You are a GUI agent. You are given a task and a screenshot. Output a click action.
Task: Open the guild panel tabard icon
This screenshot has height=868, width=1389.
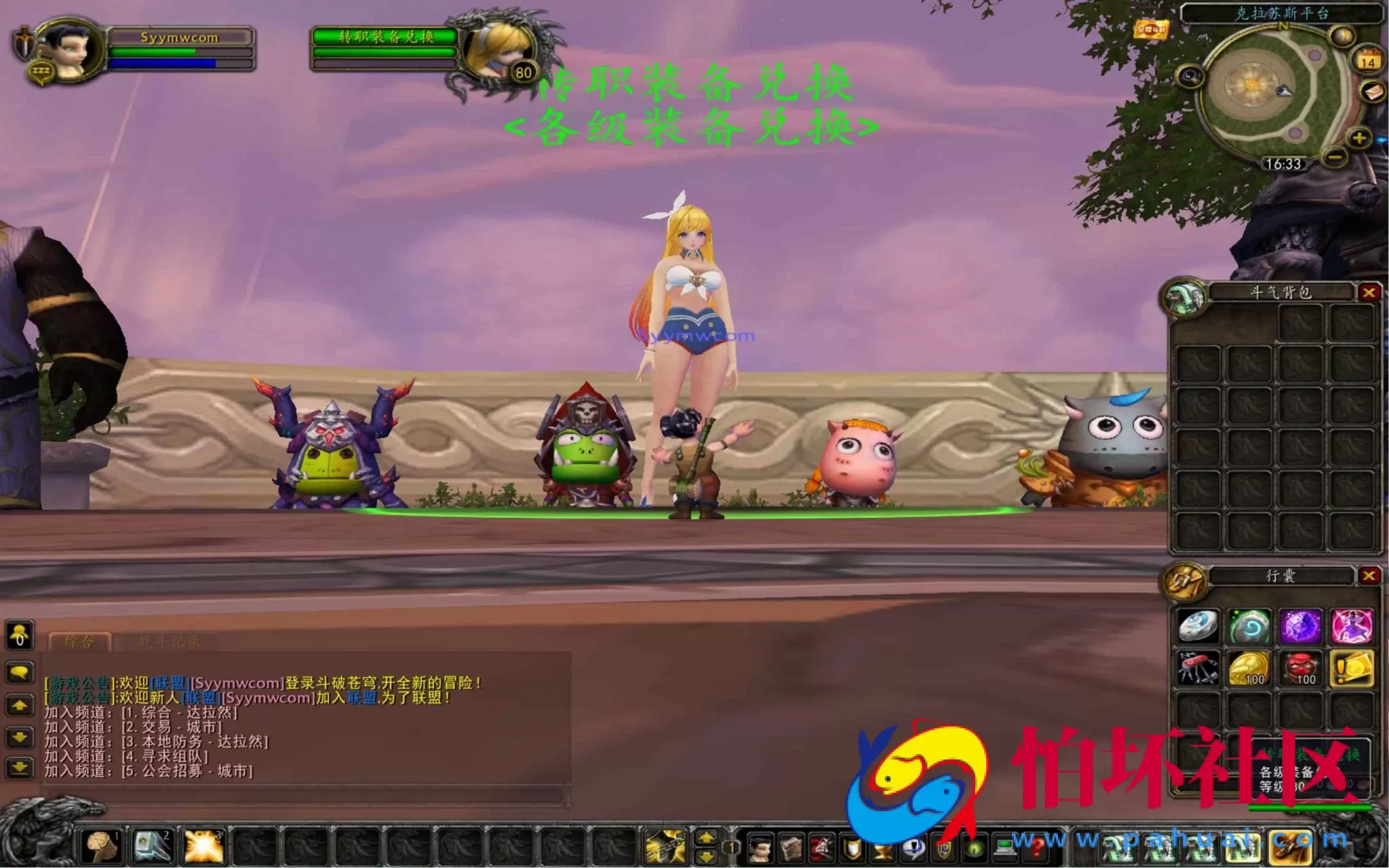pyautogui.click(x=944, y=849)
